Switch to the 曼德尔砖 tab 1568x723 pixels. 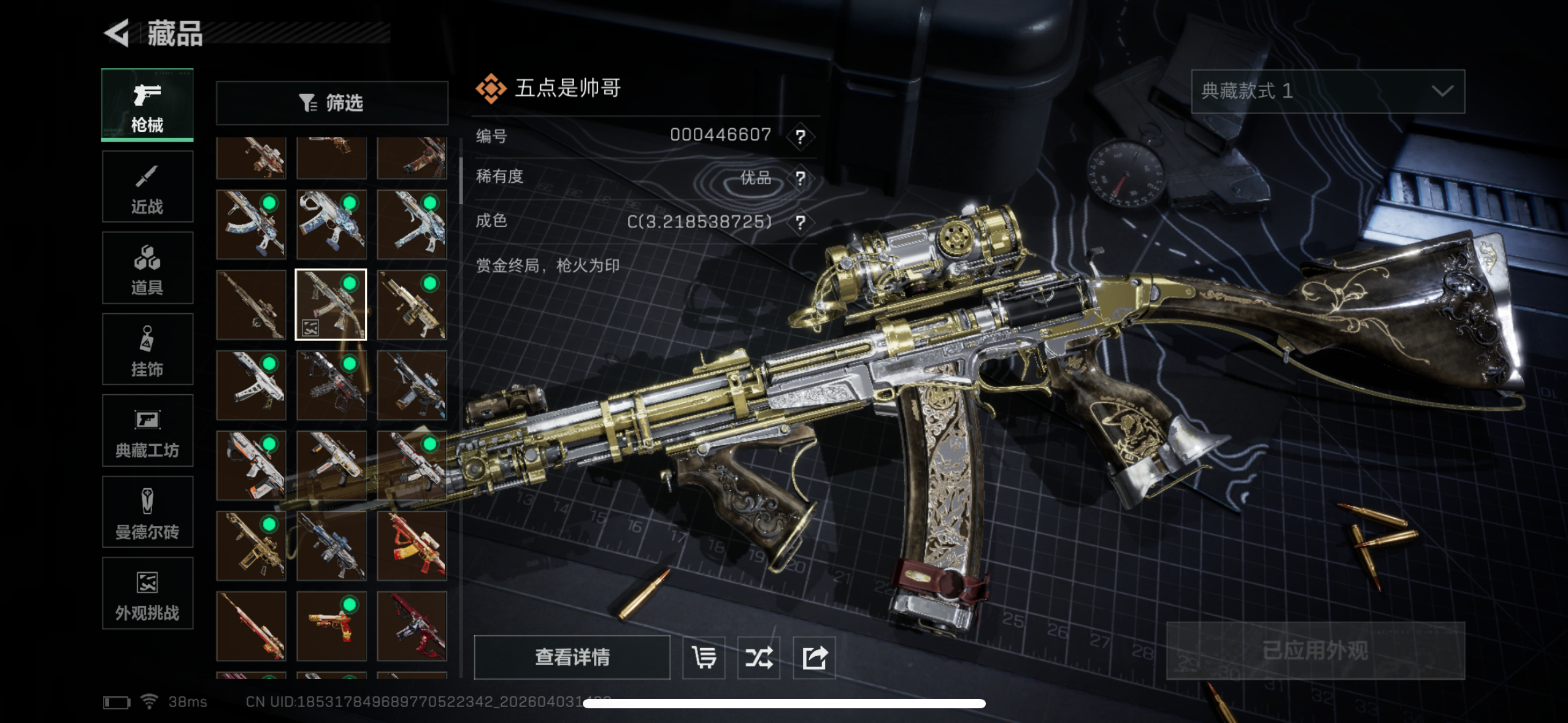[147, 512]
